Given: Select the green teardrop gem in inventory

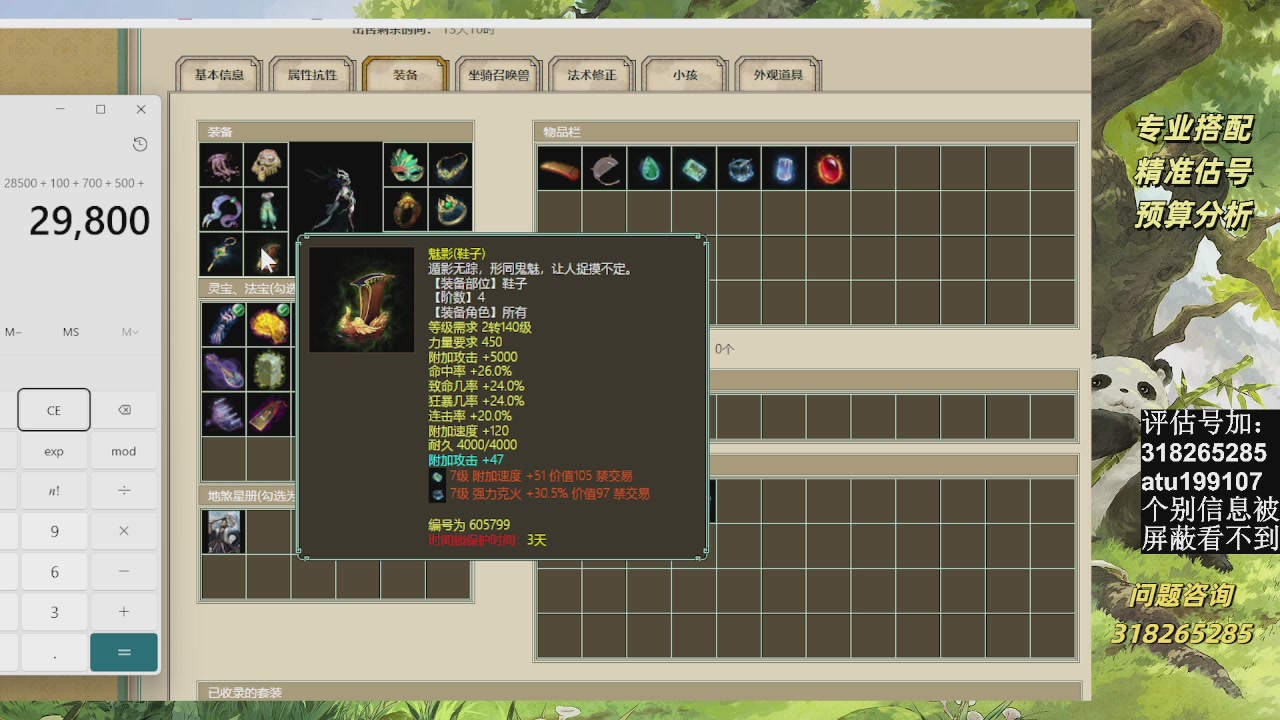Looking at the screenshot, I should pos(650,169).
